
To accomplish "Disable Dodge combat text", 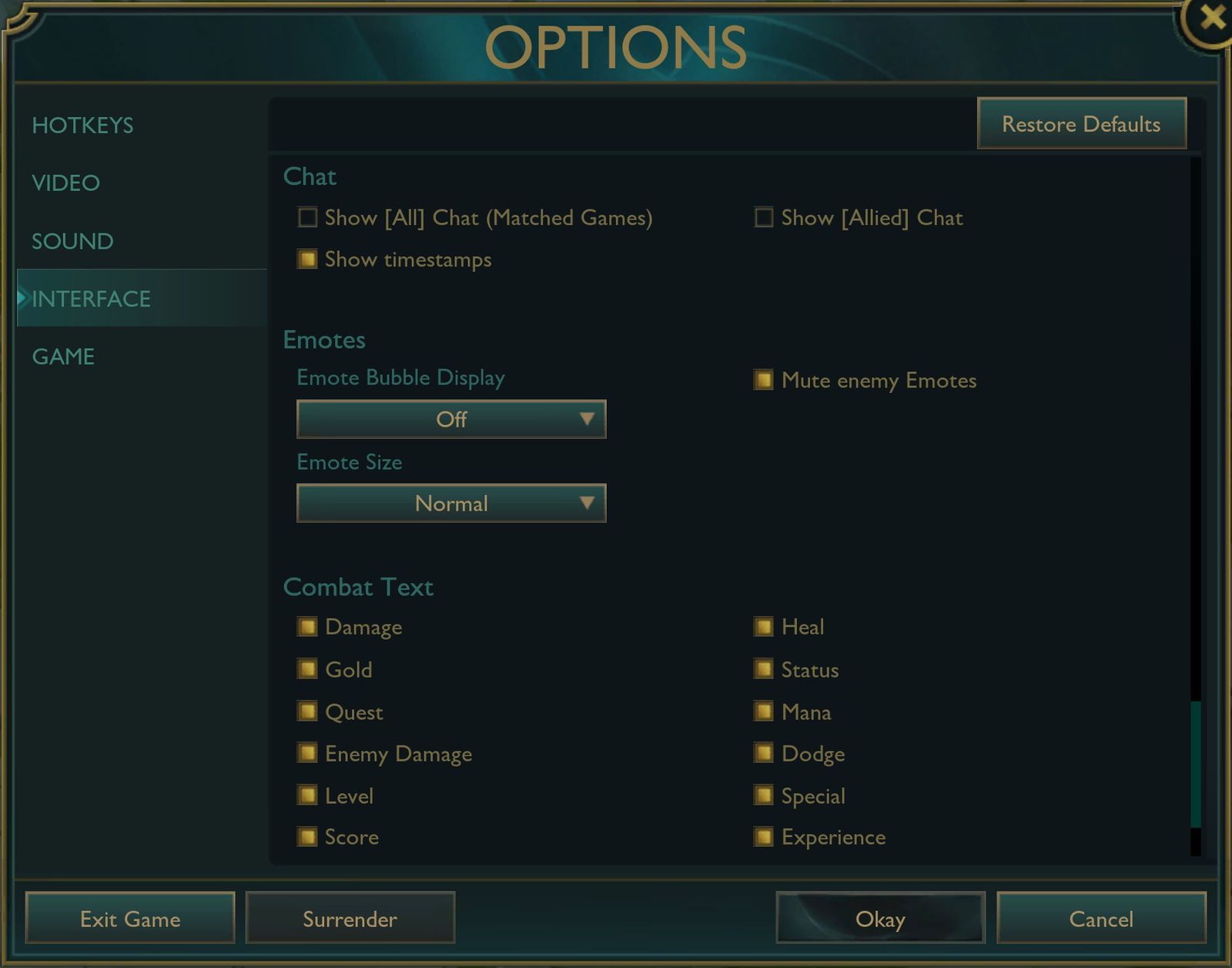I will pyautogui.click(x=764, y=754).
